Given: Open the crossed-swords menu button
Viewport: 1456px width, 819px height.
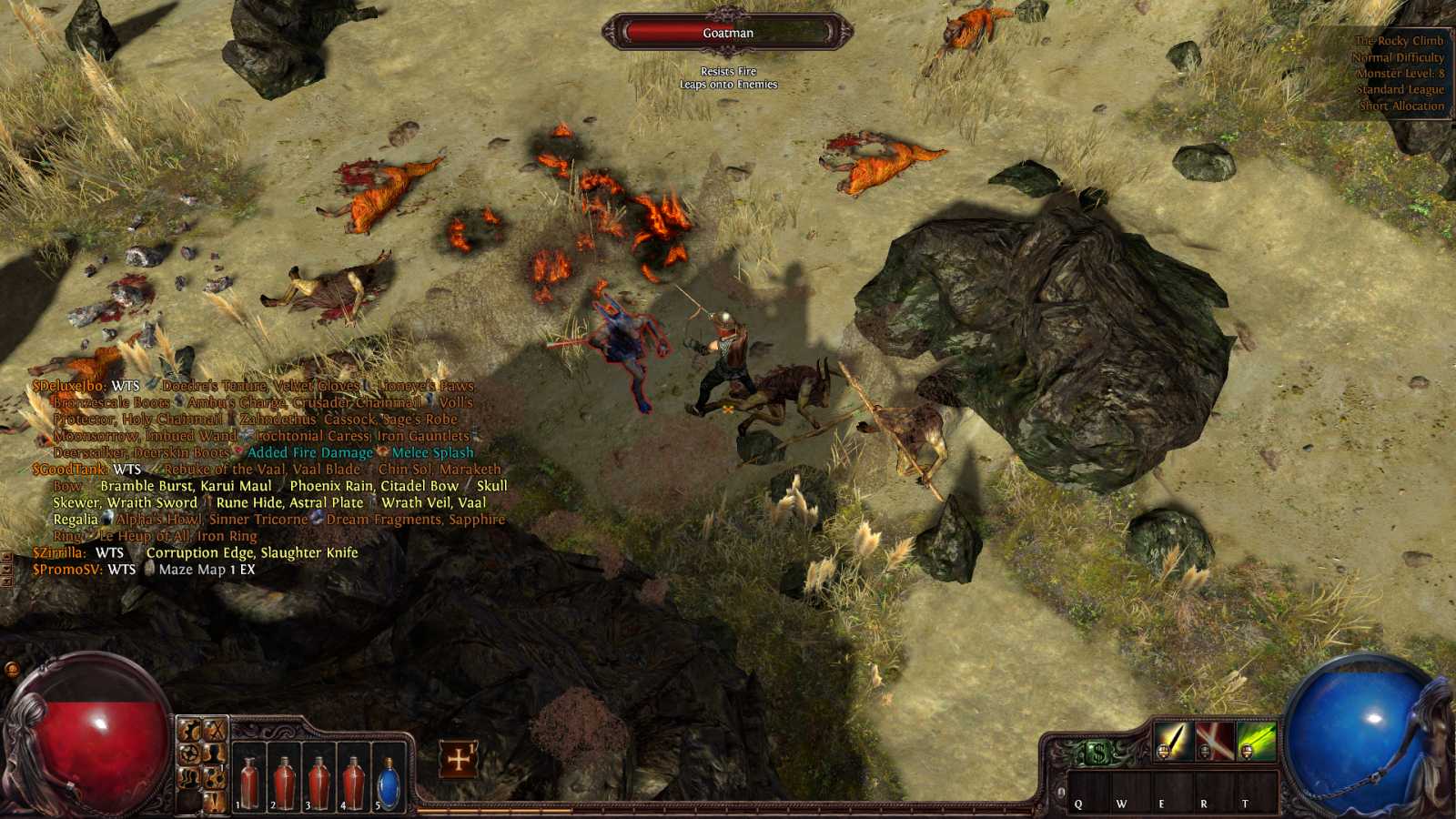Looking at the screenshot, I should tap(216, 730).
